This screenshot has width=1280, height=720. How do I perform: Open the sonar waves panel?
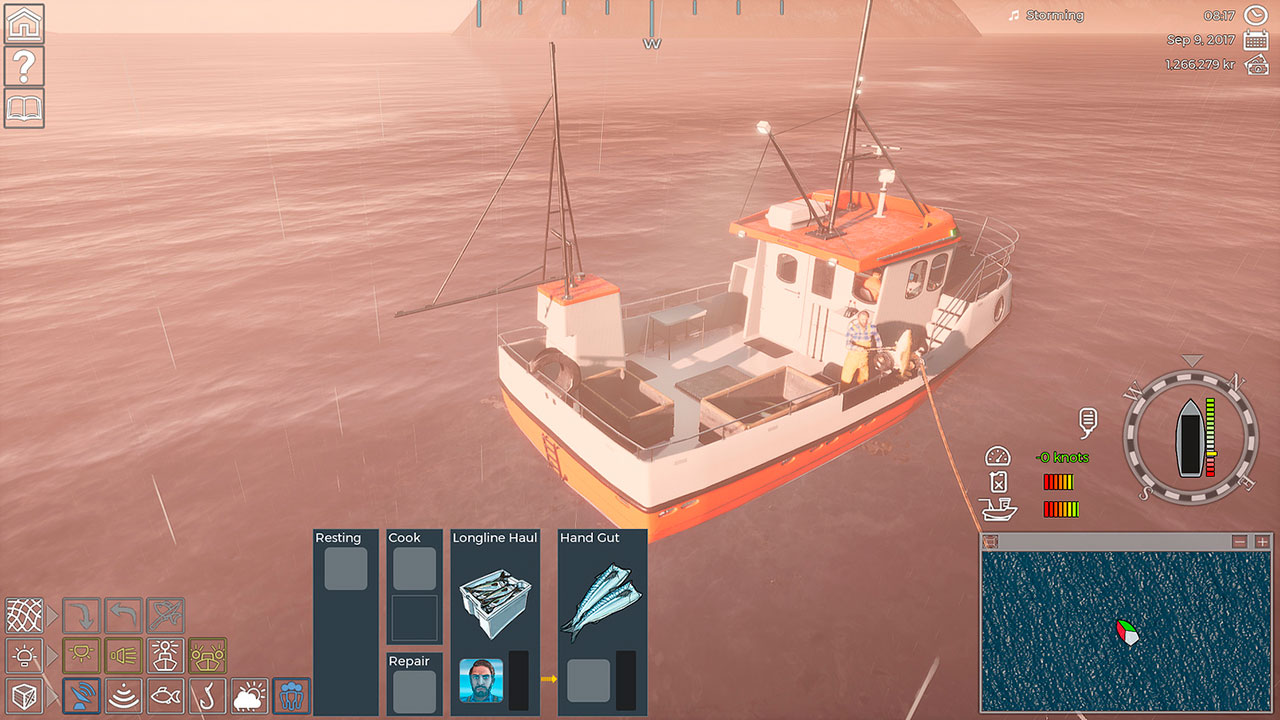pos(124,695)
